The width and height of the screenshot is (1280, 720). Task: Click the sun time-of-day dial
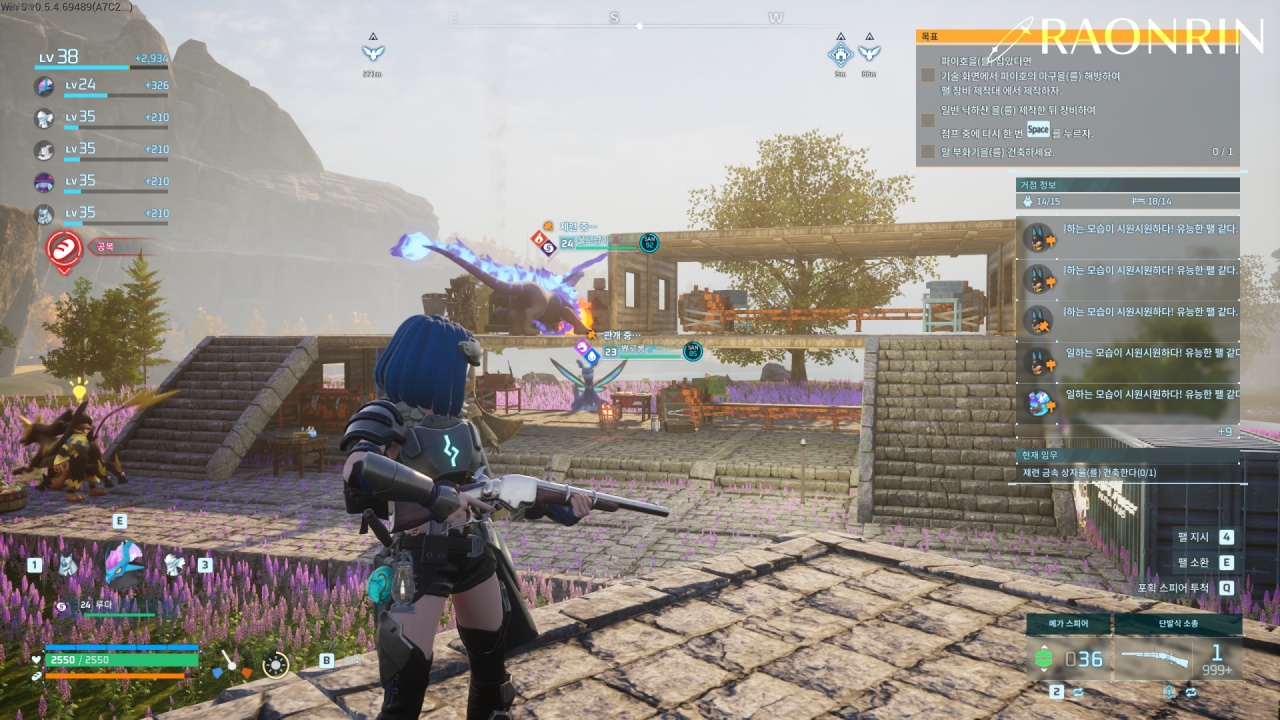275,663
